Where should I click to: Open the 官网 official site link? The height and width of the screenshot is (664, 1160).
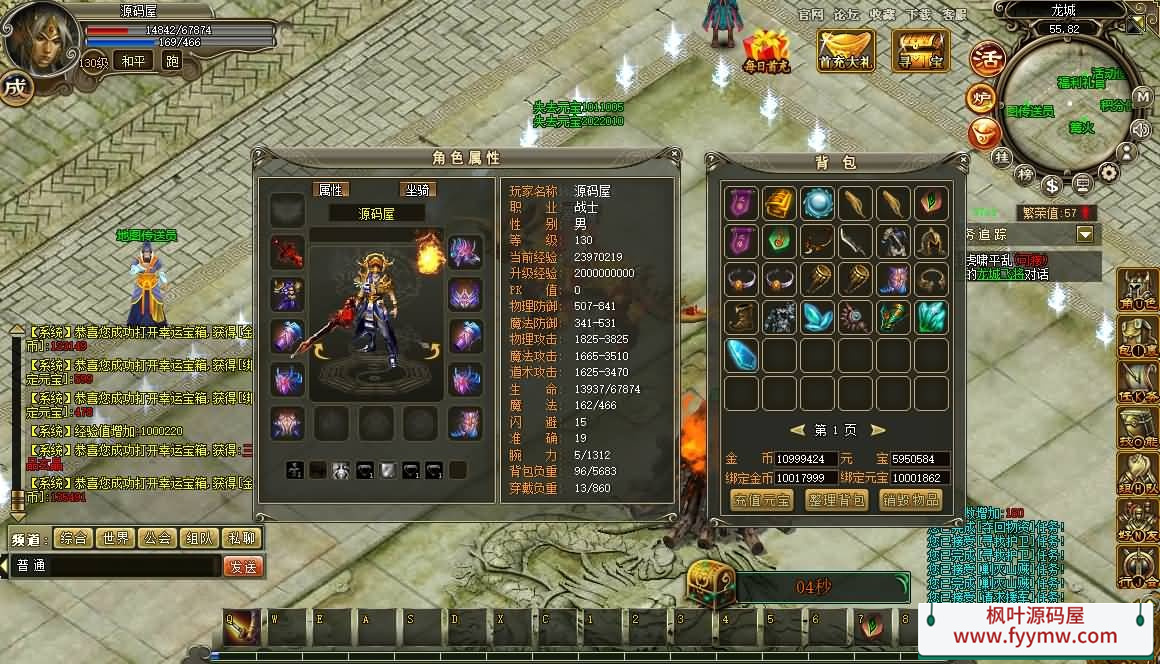tap(811, 14)
